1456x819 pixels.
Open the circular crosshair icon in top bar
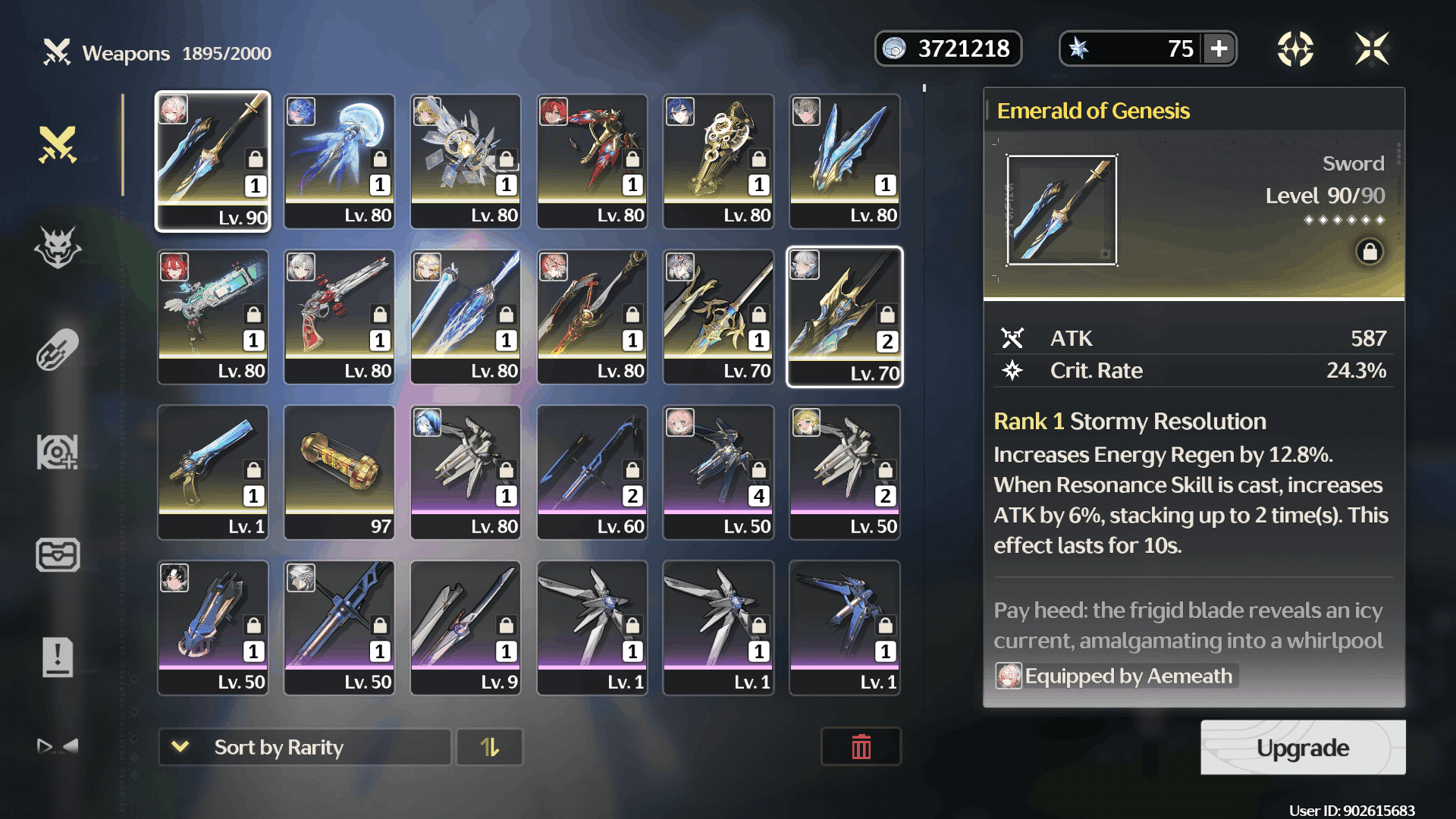tap(1295, 49)
